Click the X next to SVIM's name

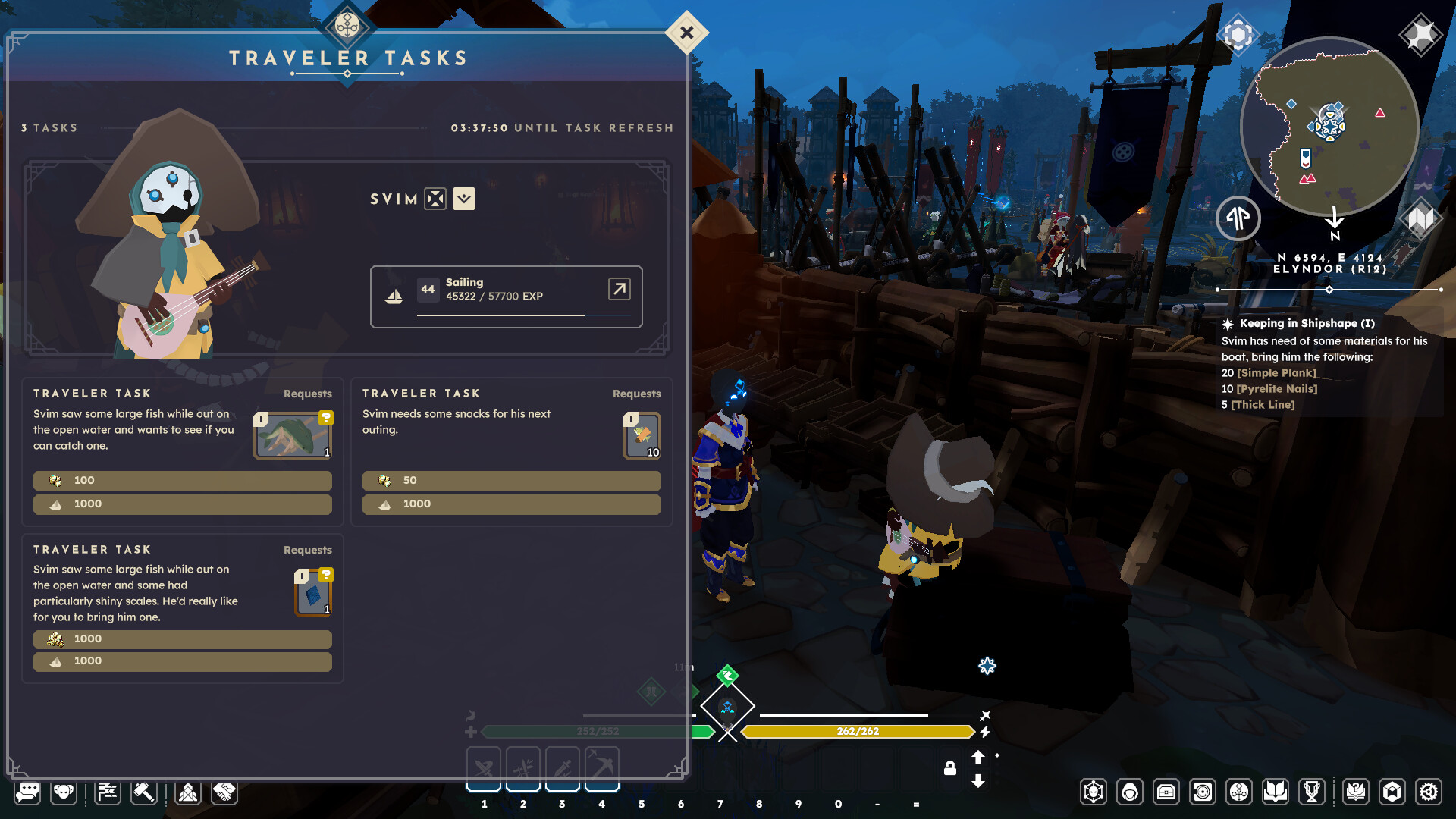(x=434, y=199)
